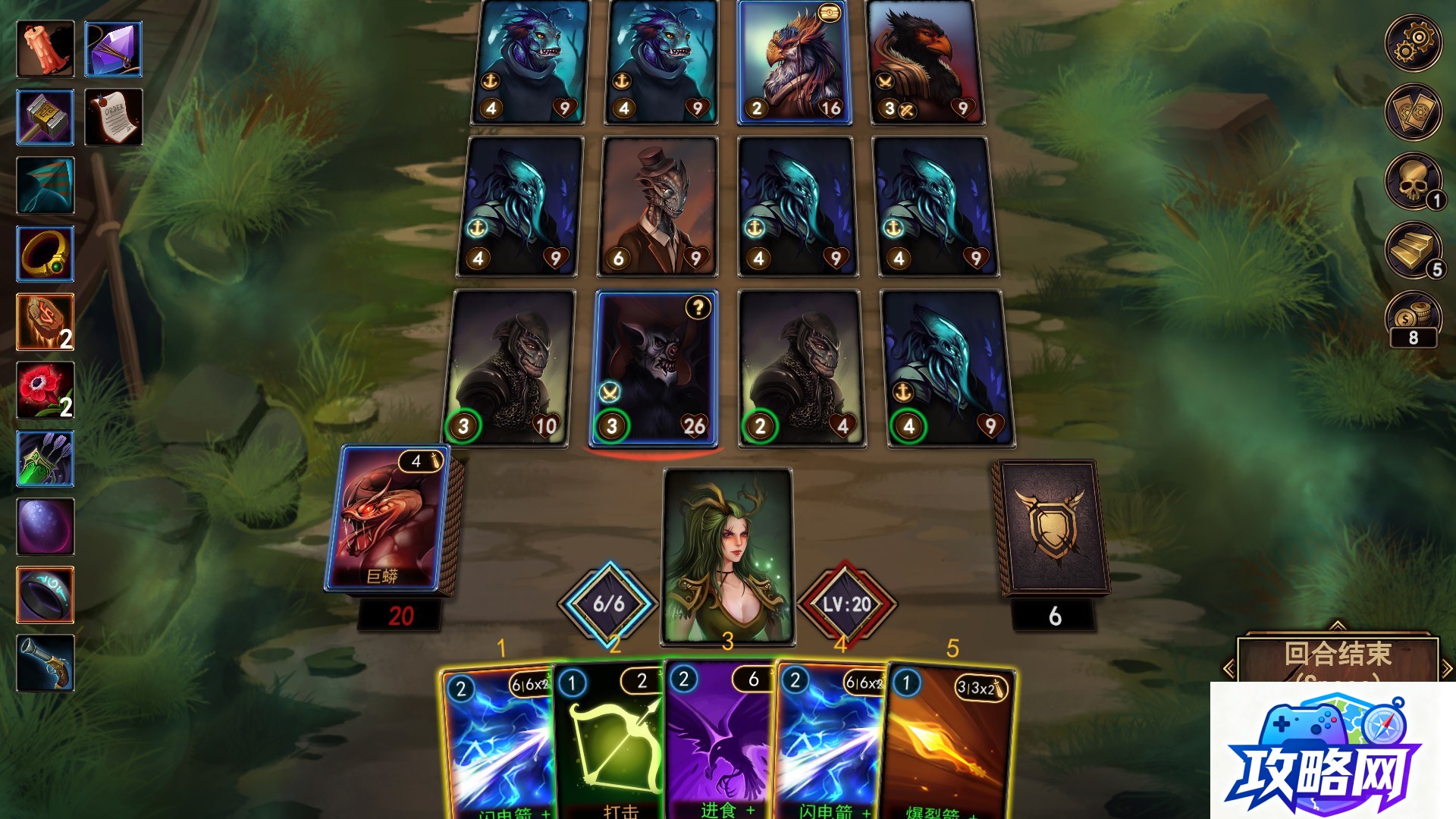Select the golden ring item icon
Screen dimensions: 1456x819
pyautogui.click(x=44, y=254)
